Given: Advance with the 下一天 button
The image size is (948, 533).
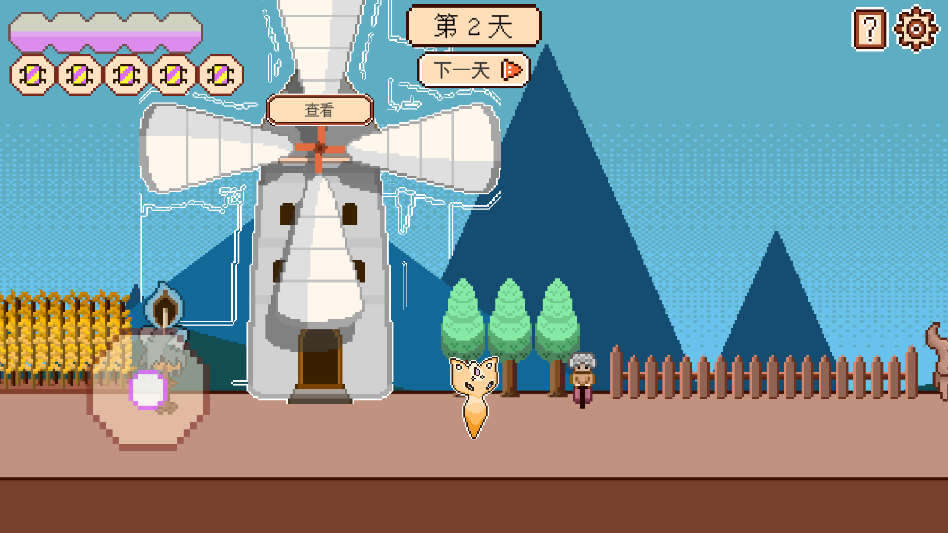Looking at the screenshot, I should click(472, 70).
